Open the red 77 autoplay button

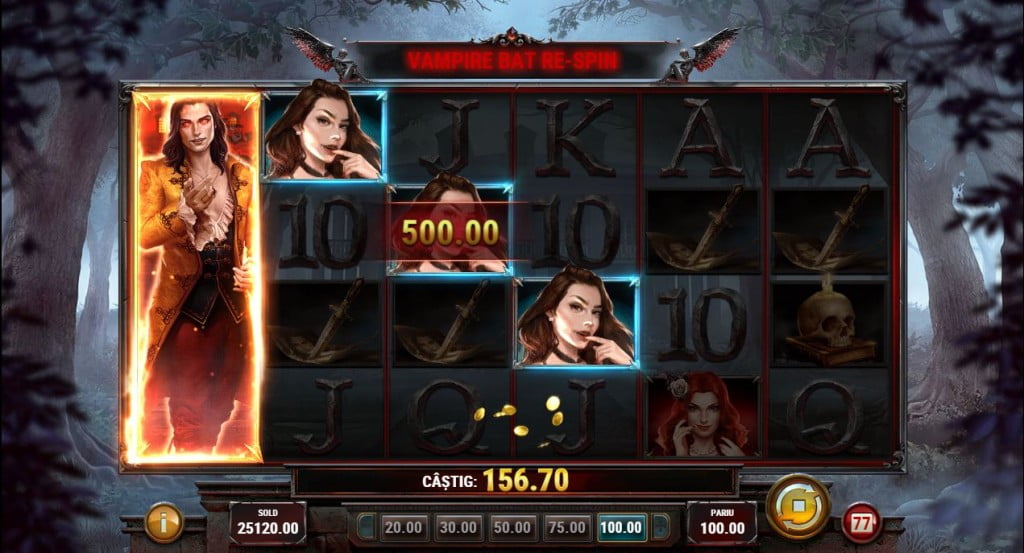point(861,522)
